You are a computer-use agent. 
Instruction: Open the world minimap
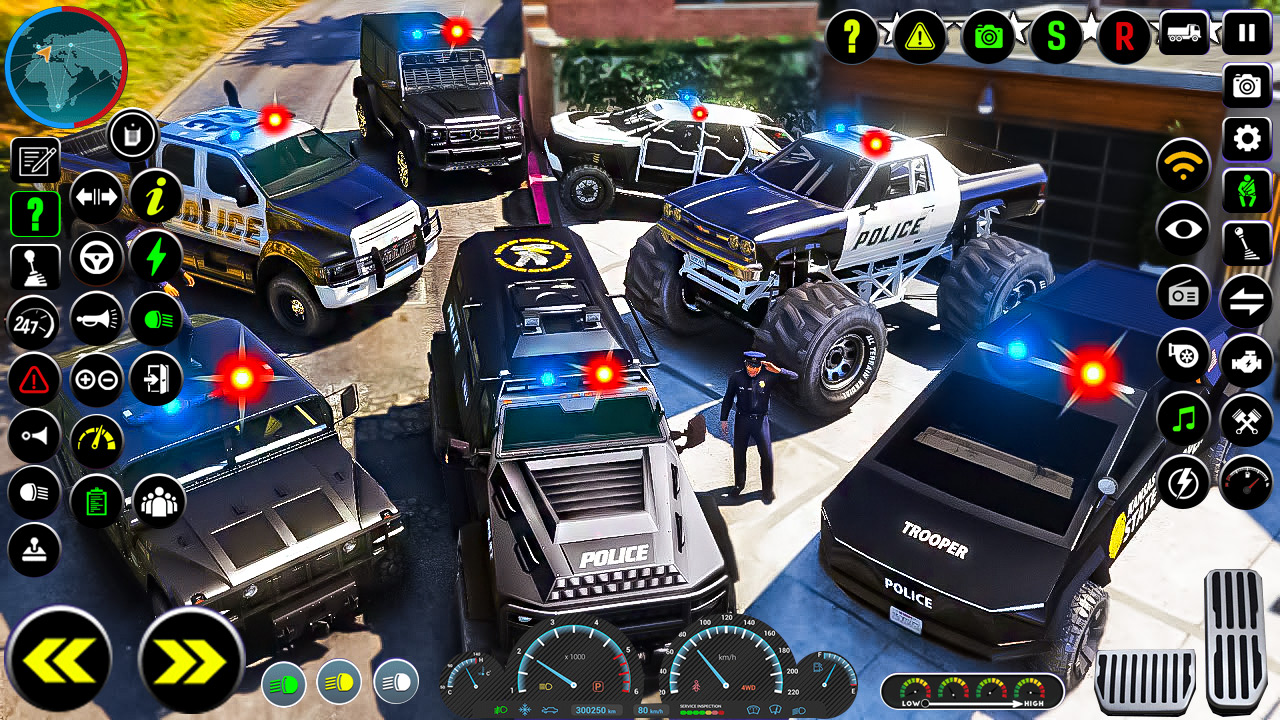(x=65, y=68)
